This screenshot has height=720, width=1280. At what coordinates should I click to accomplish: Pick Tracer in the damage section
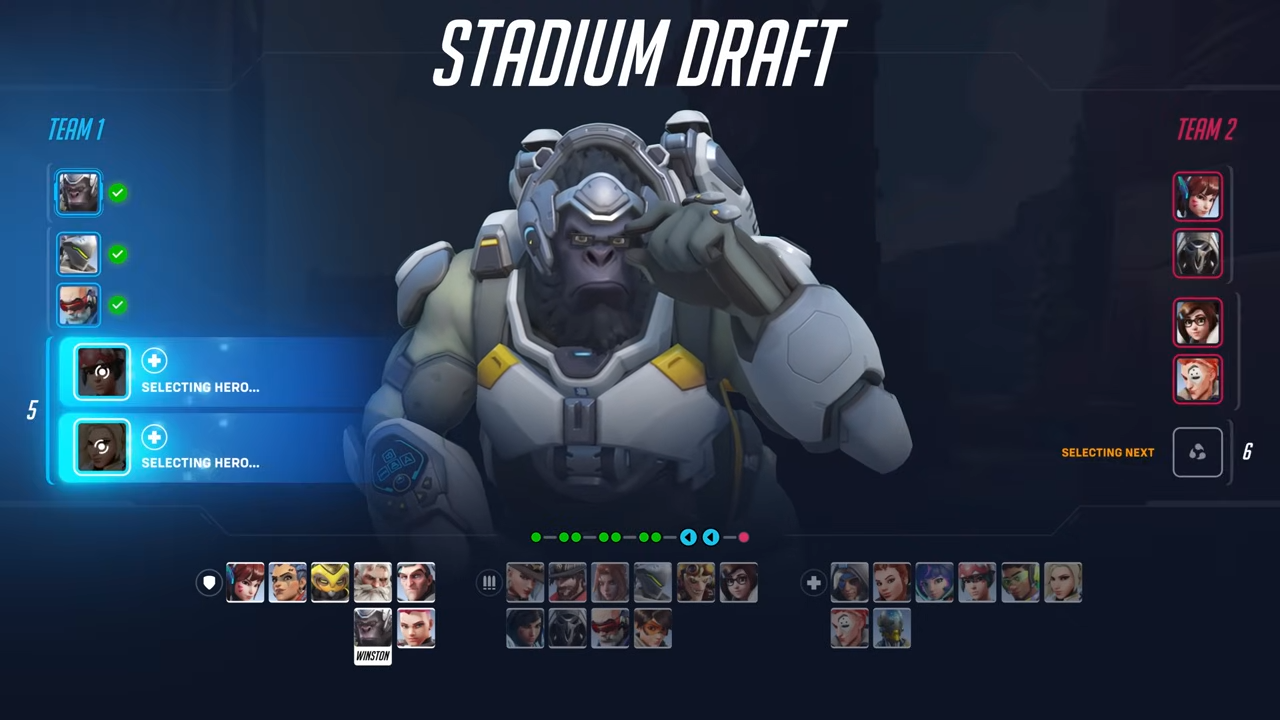652,628
